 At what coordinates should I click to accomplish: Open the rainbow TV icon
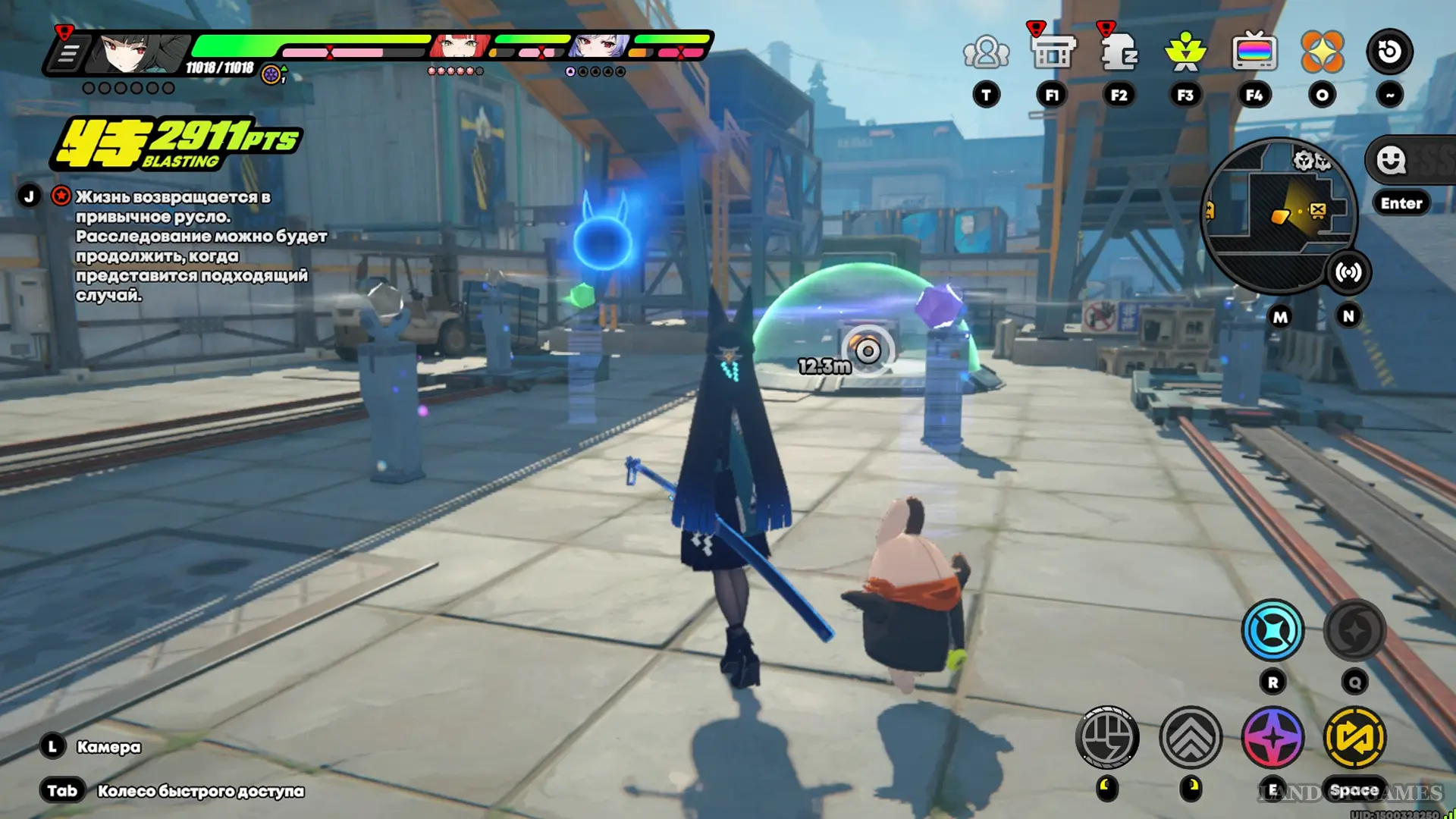click(x=1254, y=53)
